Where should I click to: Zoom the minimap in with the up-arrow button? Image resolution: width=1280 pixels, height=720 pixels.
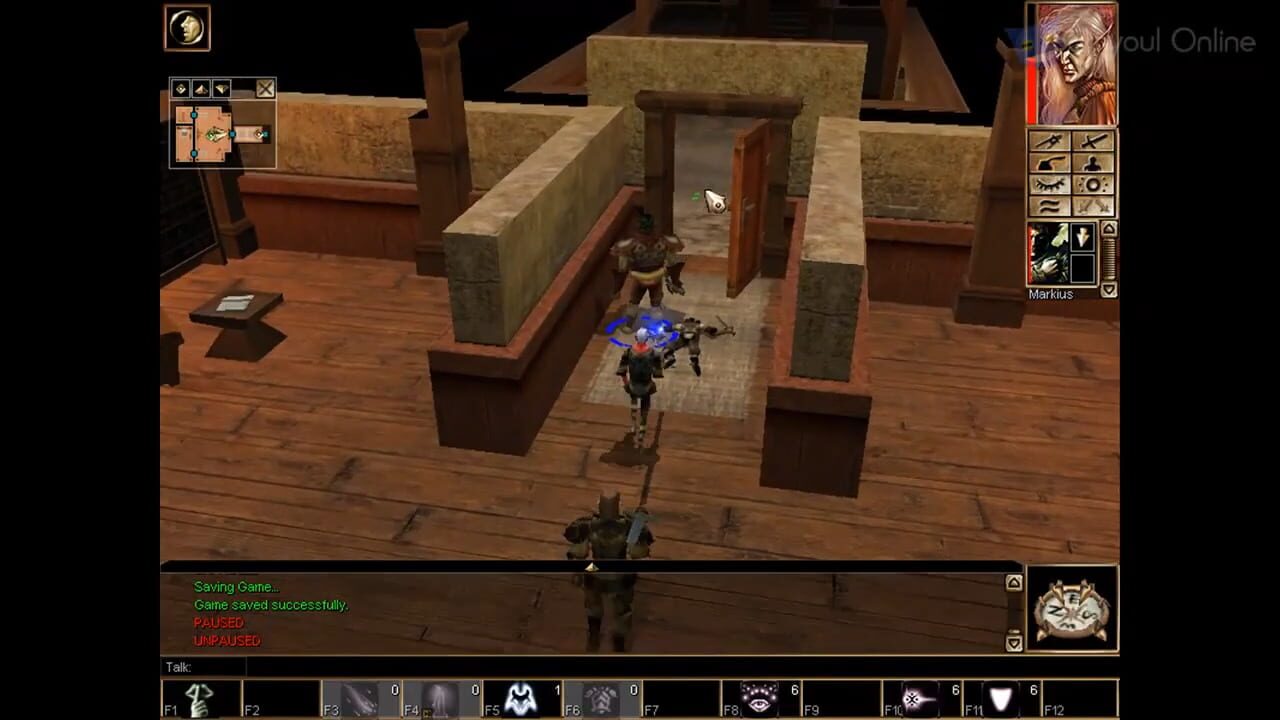pos(201,88)
